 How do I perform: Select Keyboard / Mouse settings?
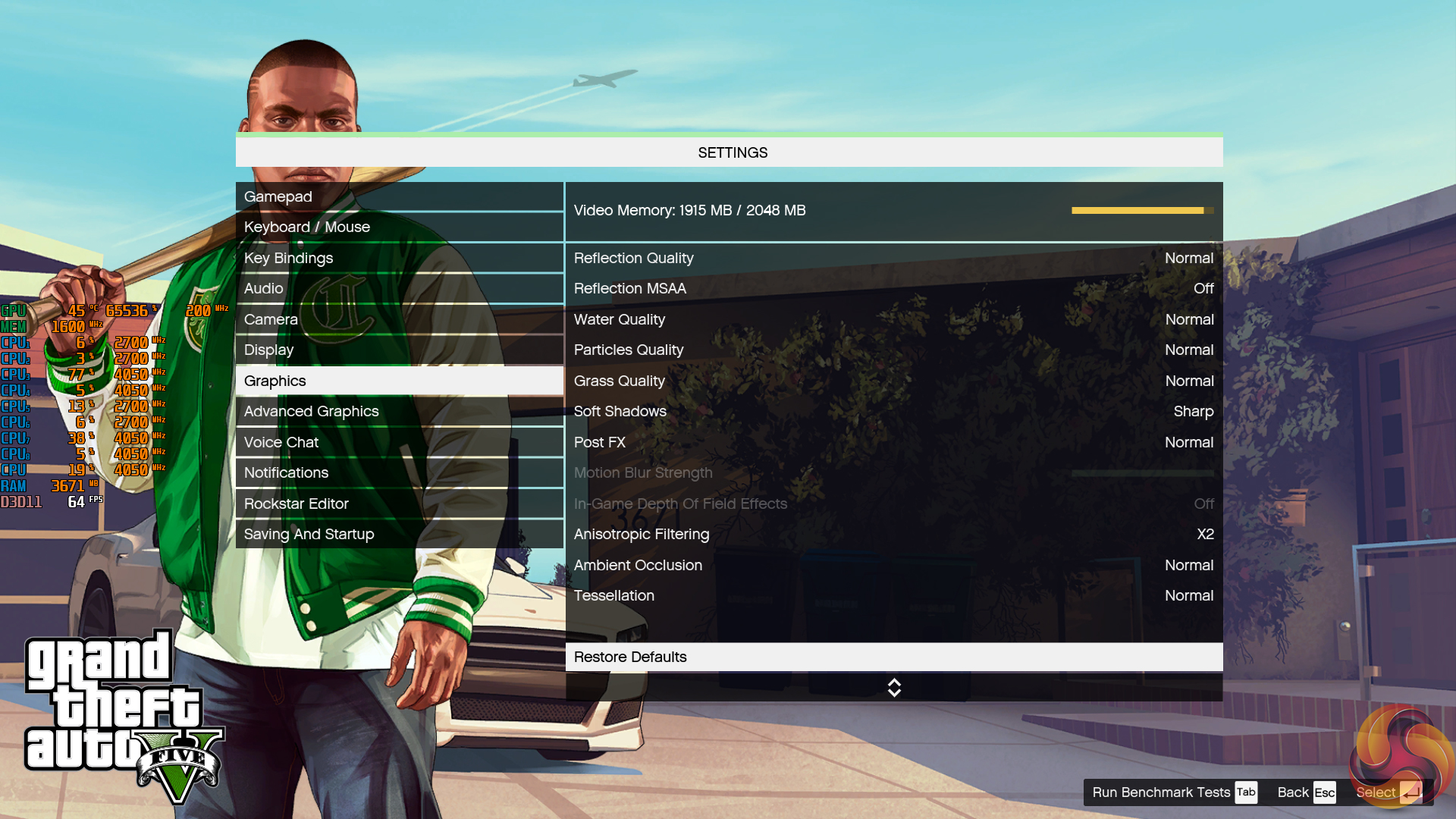click(399, 227)
